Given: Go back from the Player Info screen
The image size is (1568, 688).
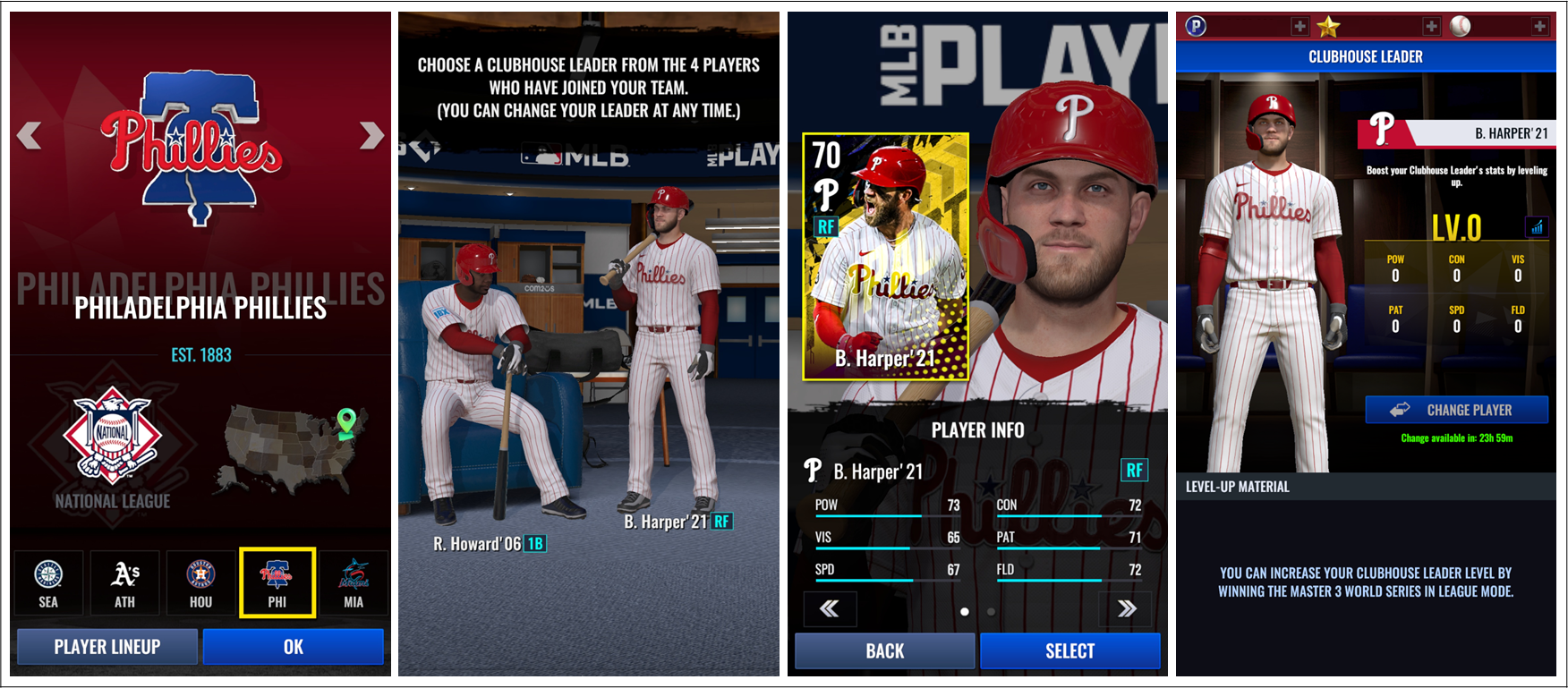Looking at the screenshot, I should [x=884, y=651].
